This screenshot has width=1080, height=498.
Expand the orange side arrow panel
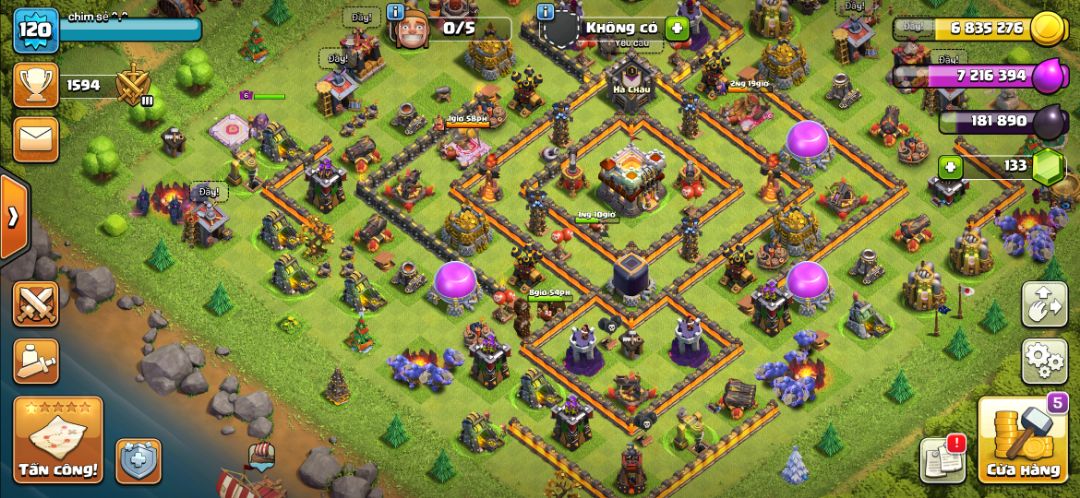(14, 218)
